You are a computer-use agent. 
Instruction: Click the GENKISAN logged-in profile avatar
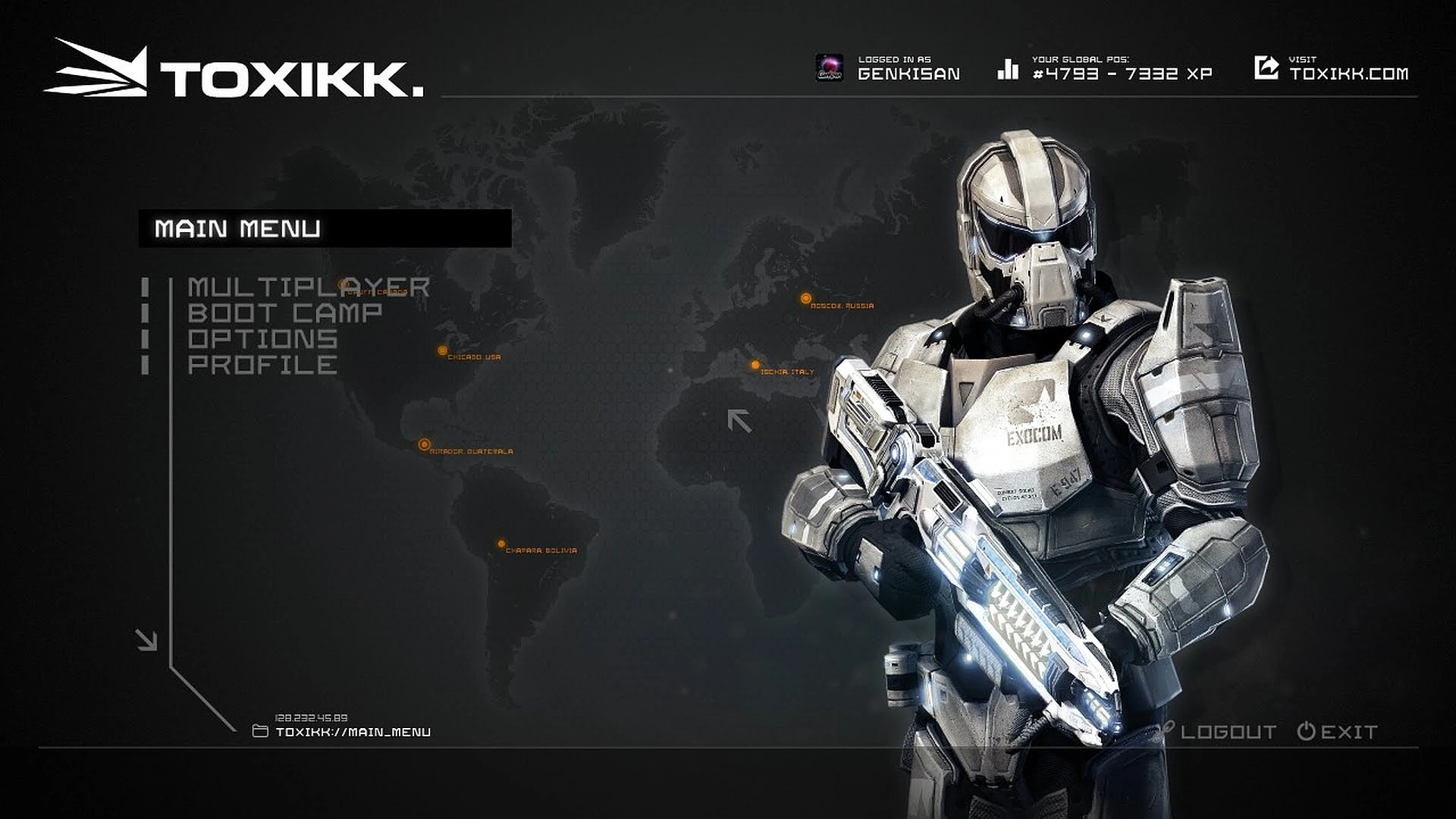(x=829, y=68)
